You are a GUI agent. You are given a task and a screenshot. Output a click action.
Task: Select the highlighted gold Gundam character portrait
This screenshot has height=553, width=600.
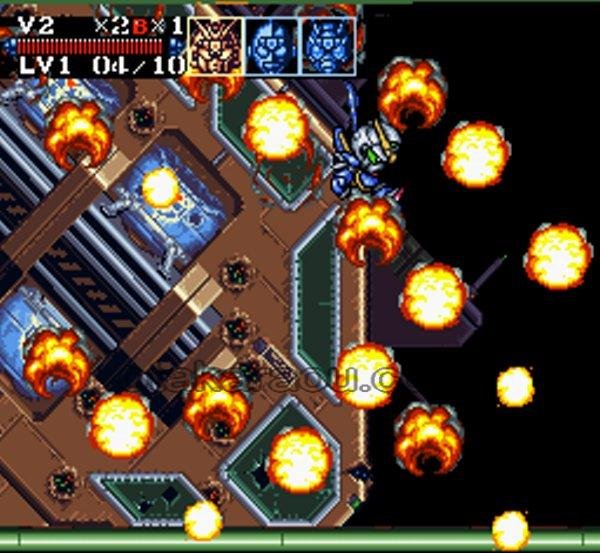215,47
